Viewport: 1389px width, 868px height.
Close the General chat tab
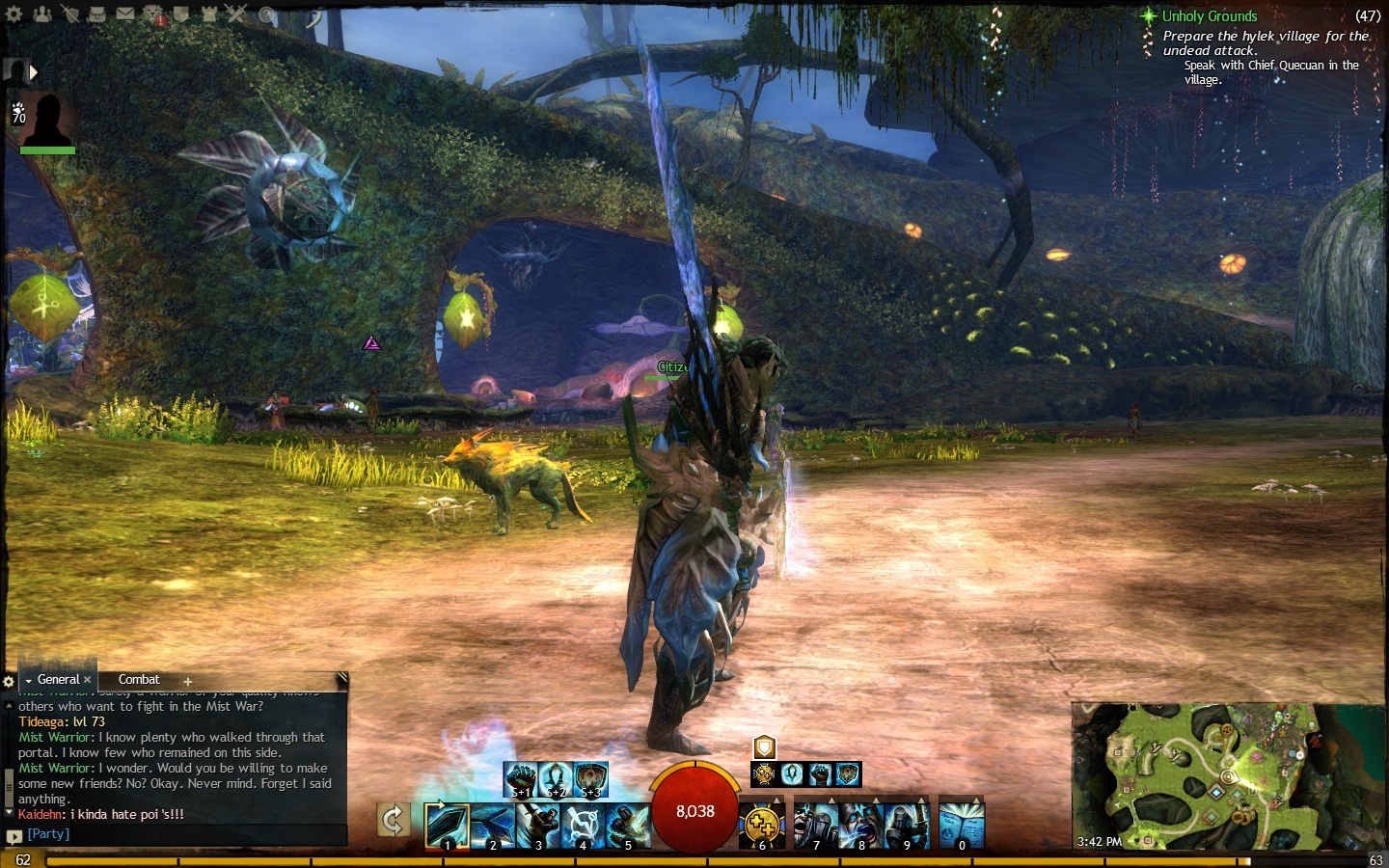coord(88,680)
